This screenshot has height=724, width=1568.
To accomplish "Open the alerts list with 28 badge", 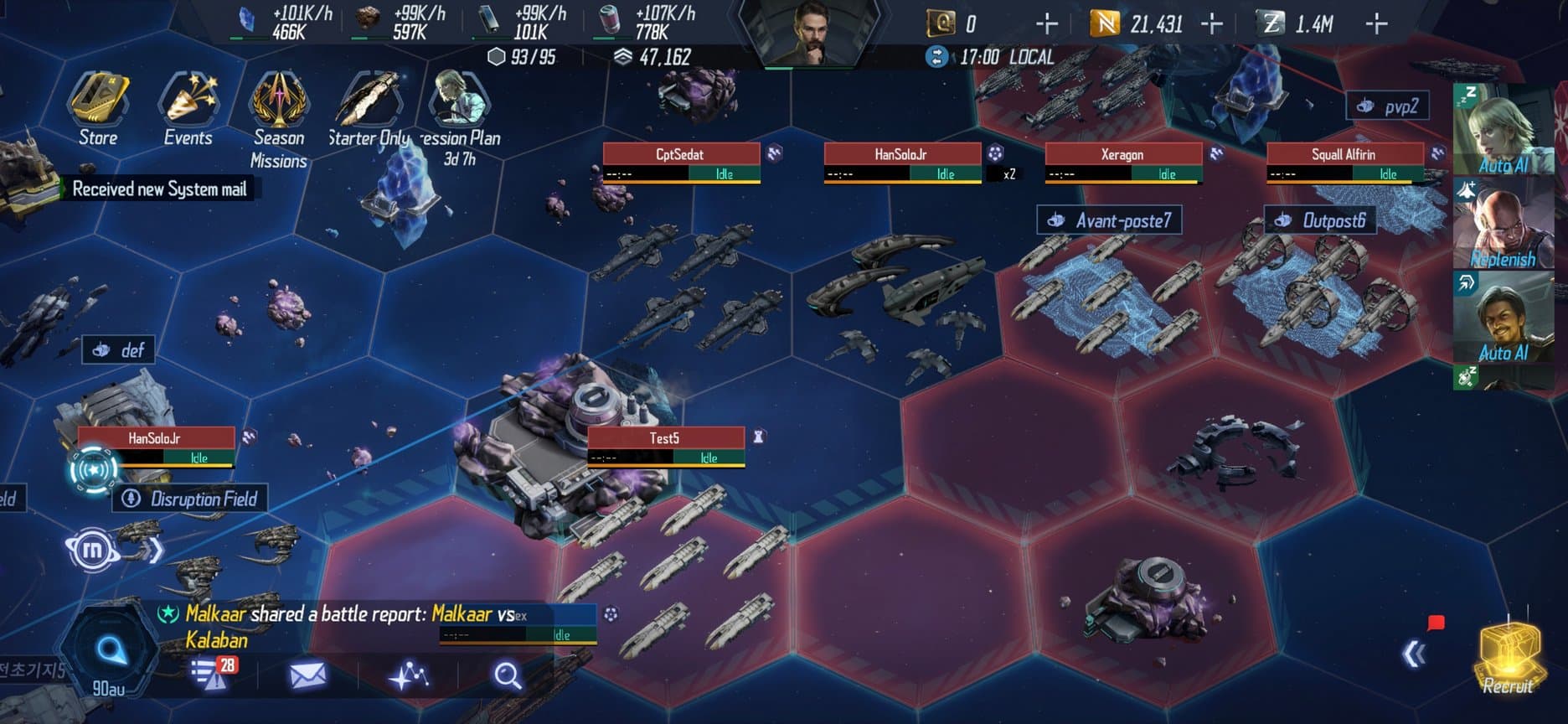I will pos(209,675).
